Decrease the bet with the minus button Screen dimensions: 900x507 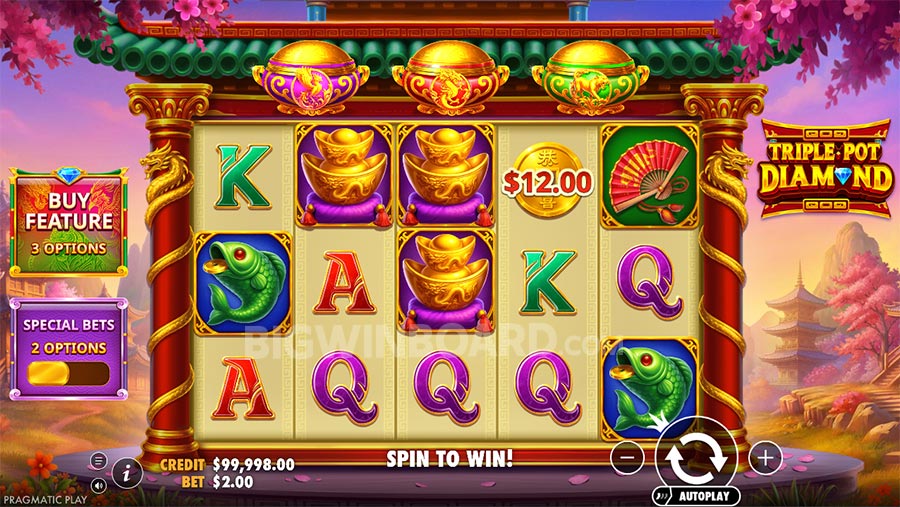(x=626, y=458)
